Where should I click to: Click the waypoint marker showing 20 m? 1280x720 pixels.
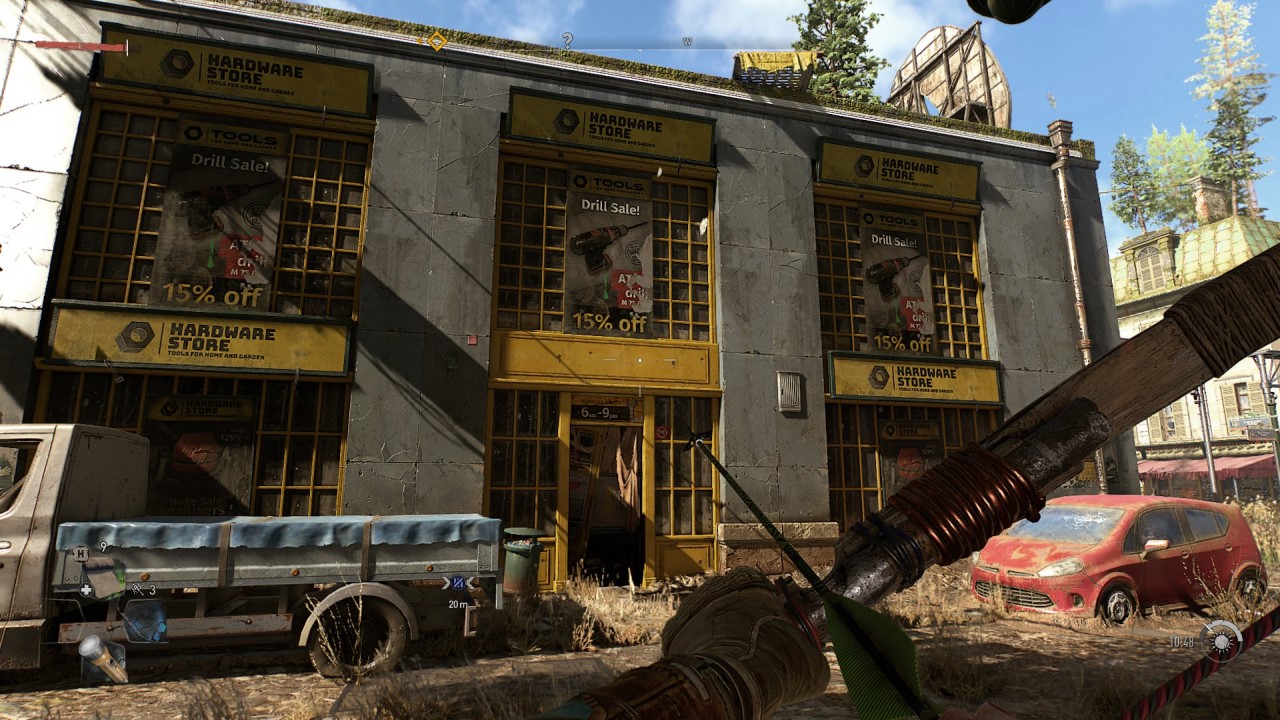pyautogui.click(x=458, y=583)
